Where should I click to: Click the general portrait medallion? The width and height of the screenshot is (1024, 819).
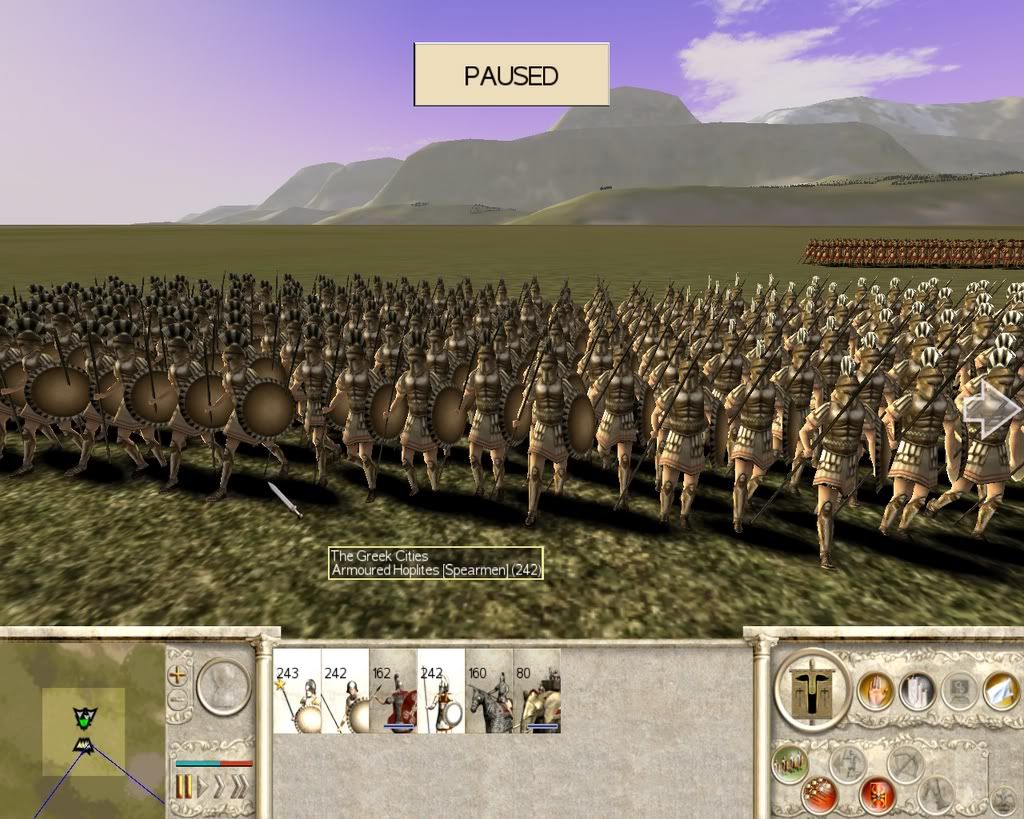click(223, 686)
